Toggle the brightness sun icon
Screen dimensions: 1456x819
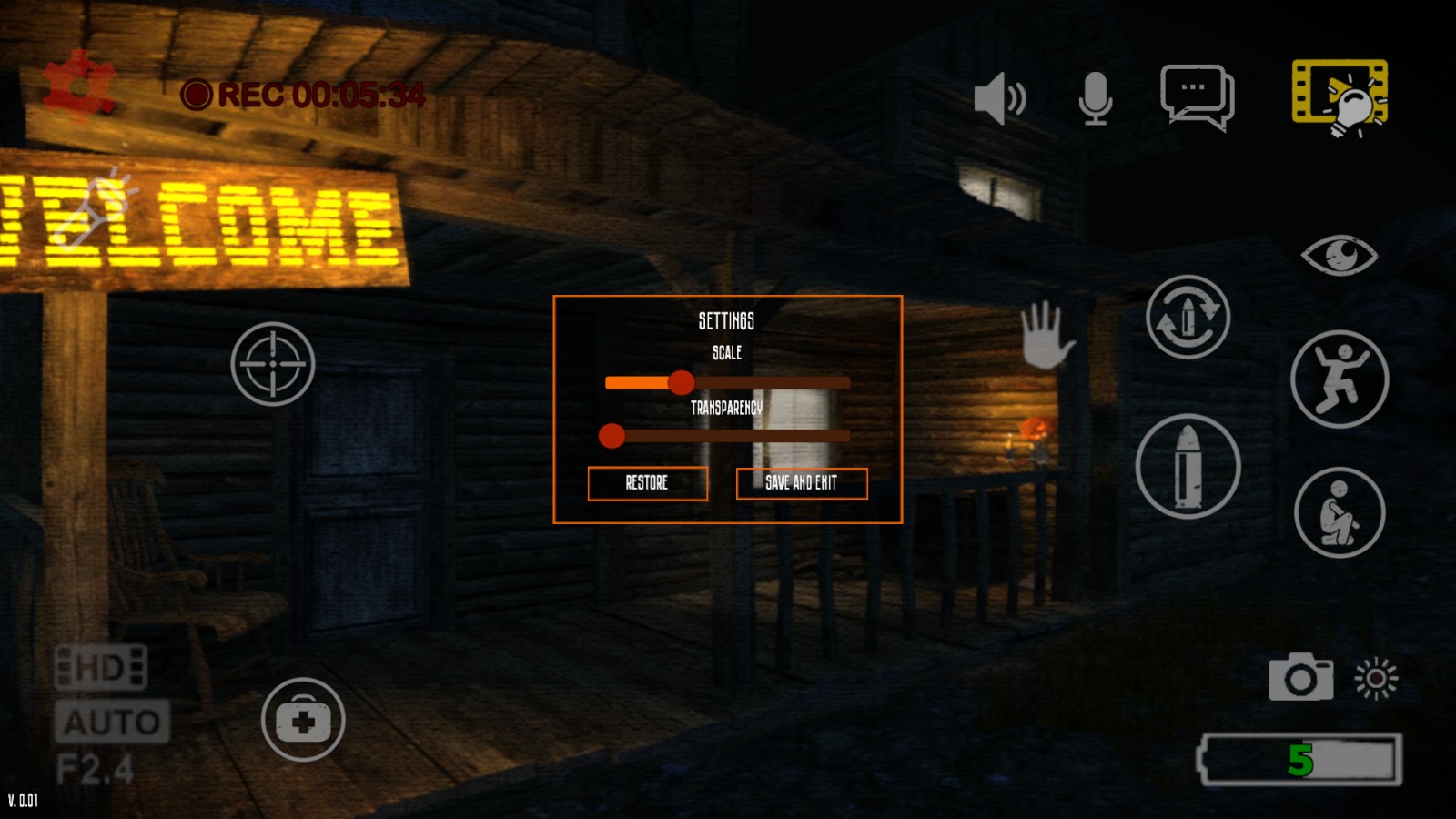click(x=1376, y=678)
